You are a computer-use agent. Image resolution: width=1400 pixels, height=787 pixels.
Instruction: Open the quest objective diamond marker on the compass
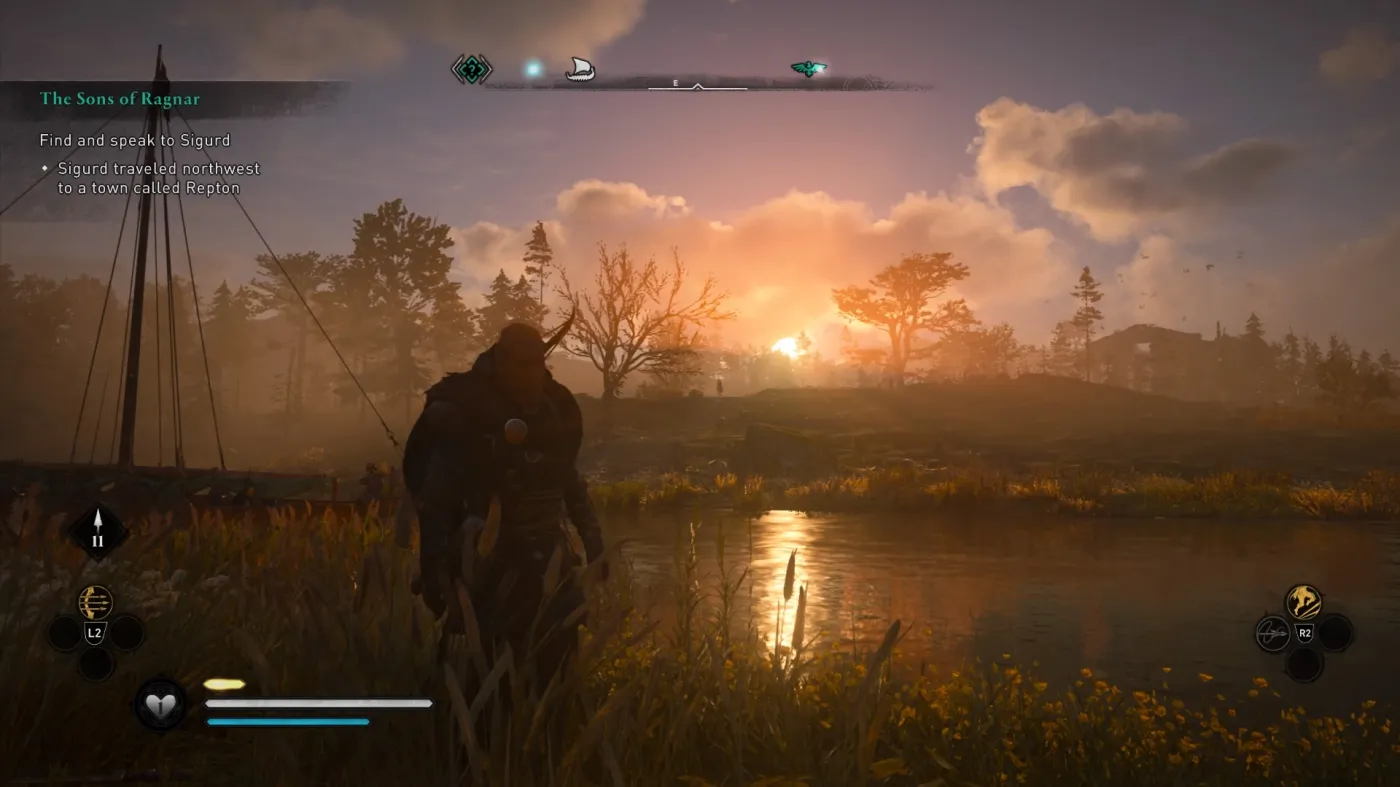coord(470,69)
